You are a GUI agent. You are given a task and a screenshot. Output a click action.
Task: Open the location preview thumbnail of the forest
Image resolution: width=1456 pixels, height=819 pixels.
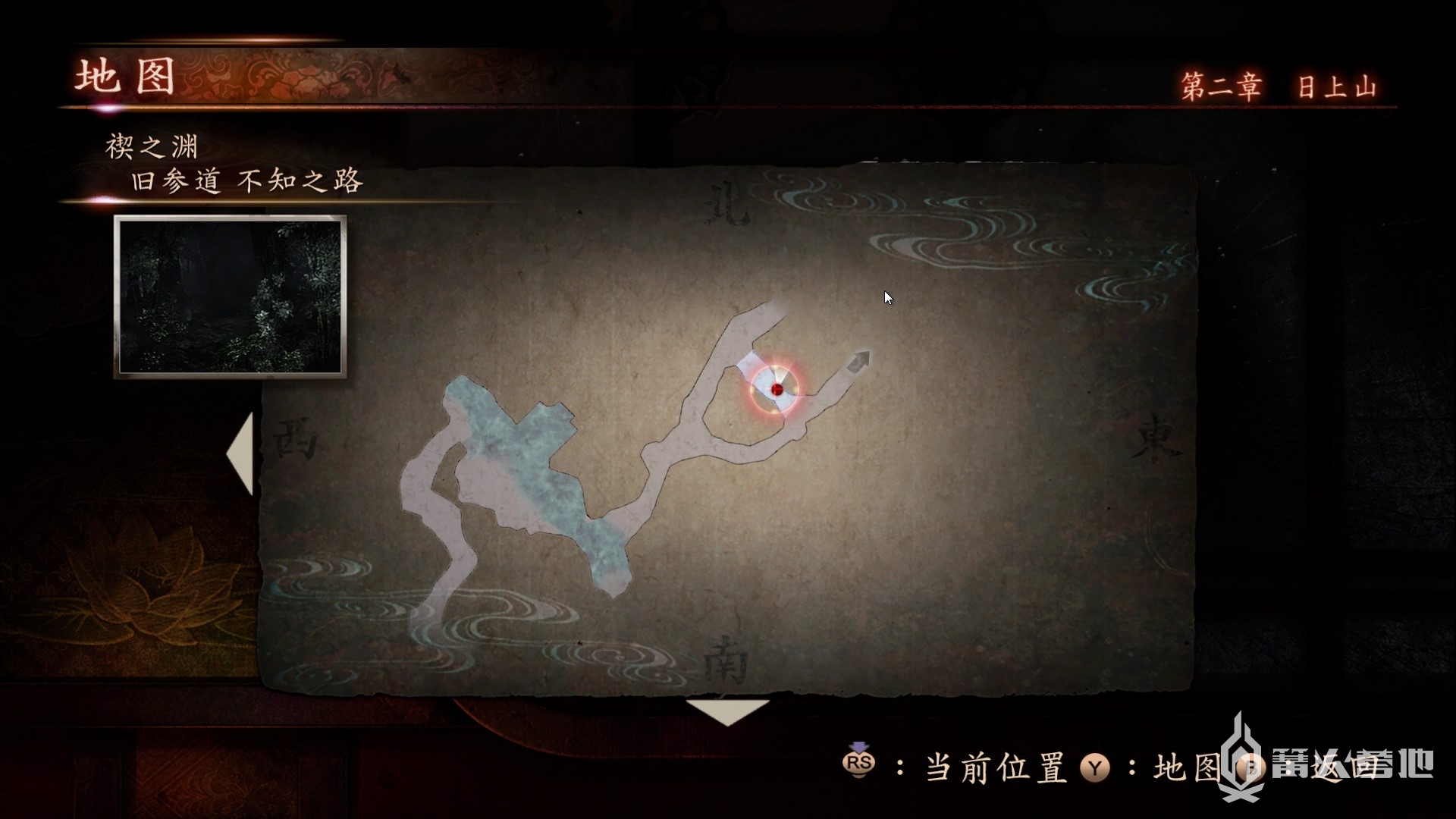[x=231, y=297]
